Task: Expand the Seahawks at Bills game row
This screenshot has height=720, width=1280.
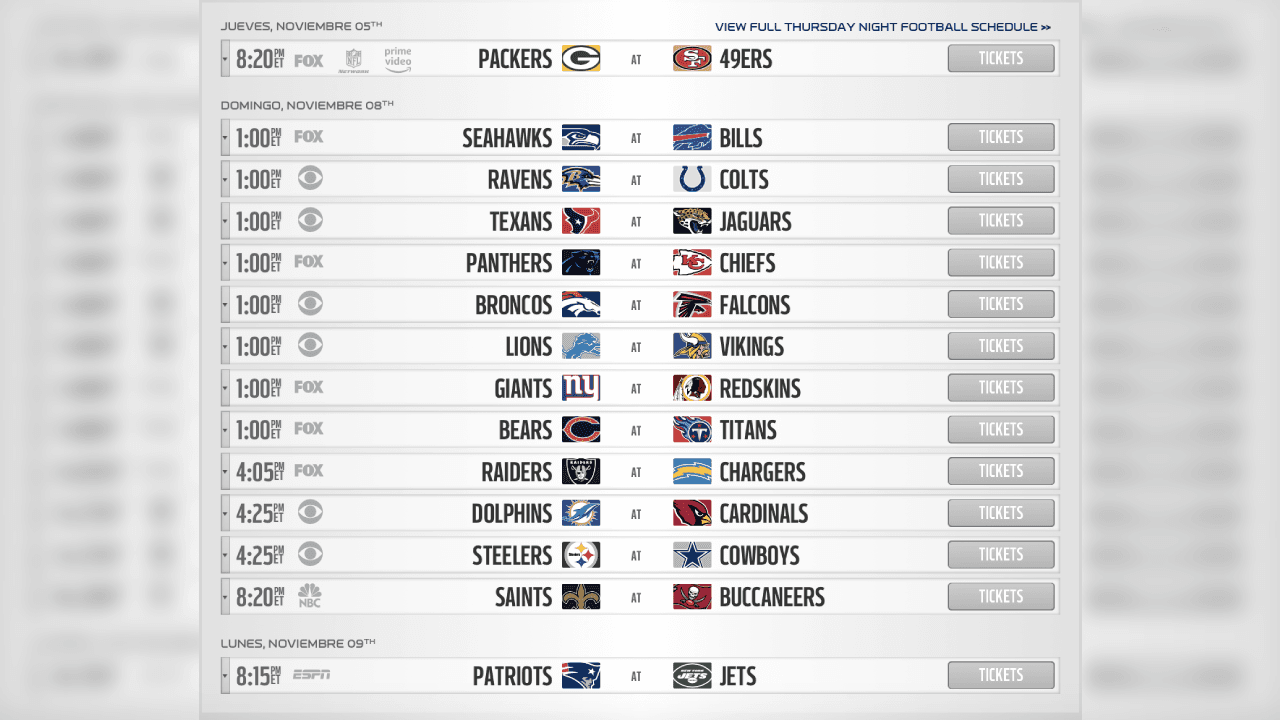Action: tap(224, 137)
